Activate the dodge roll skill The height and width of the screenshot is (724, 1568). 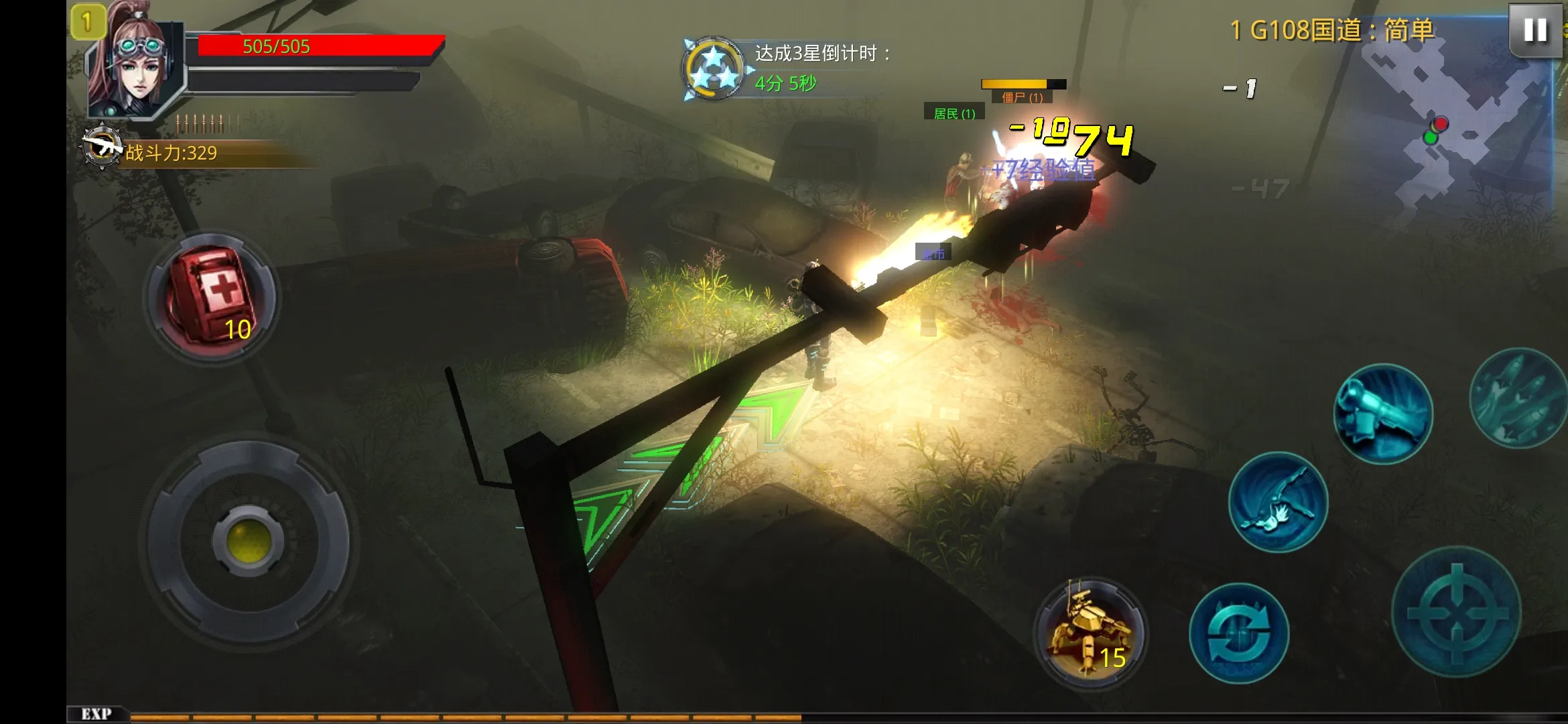[x=1278, y=502]
